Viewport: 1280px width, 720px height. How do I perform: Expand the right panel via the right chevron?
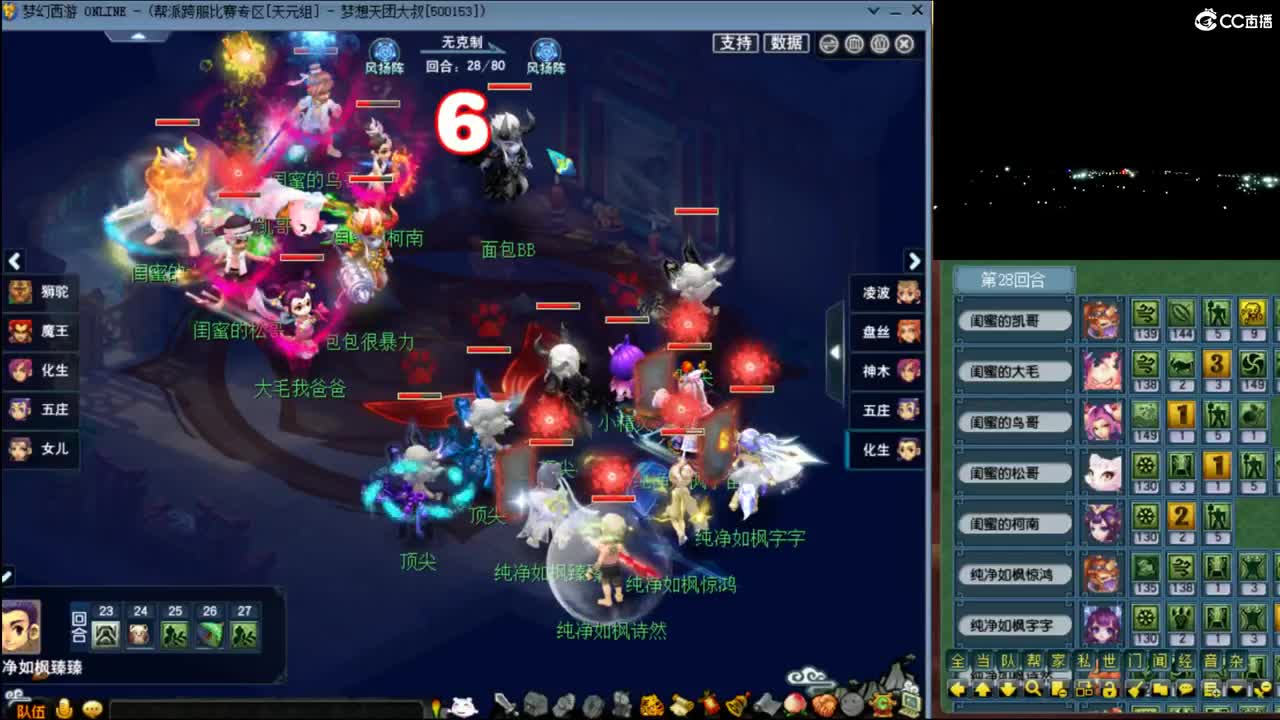(x=915, y=262)
